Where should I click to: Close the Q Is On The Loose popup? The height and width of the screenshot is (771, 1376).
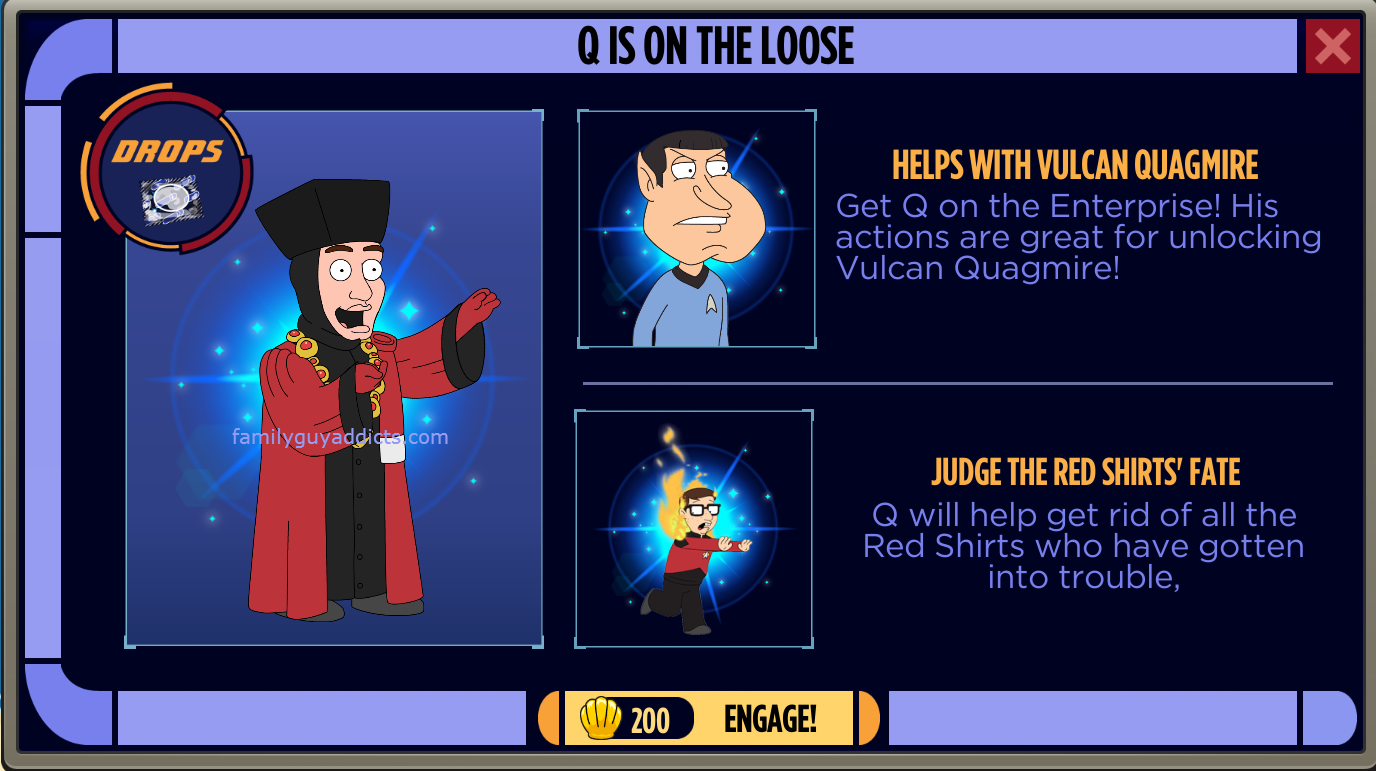tap(1332, 46)
